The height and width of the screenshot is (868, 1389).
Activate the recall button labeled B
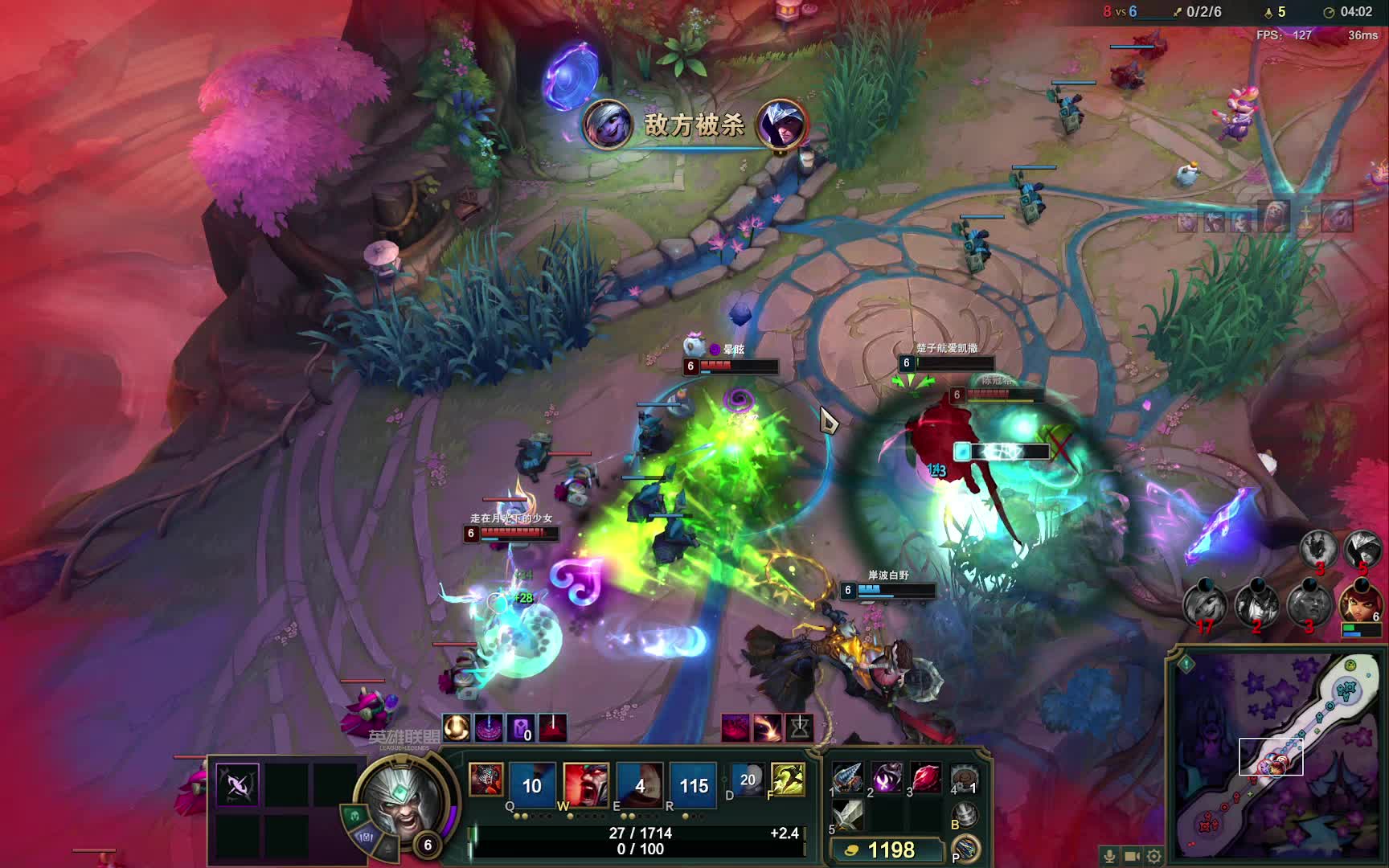click(967, 817)
